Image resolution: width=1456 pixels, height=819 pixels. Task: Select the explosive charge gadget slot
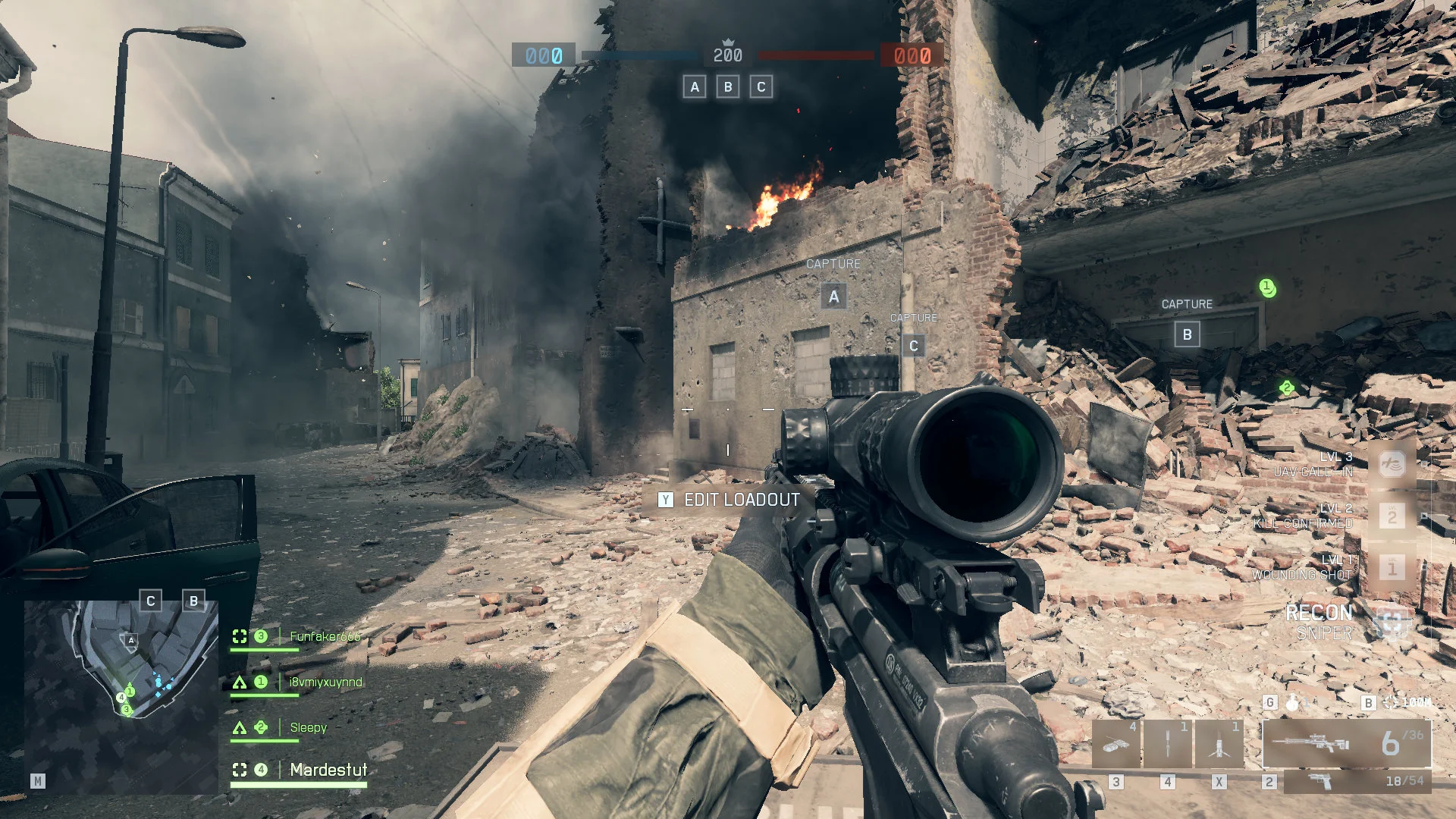pyautogui.click(x=1116, y=744)
